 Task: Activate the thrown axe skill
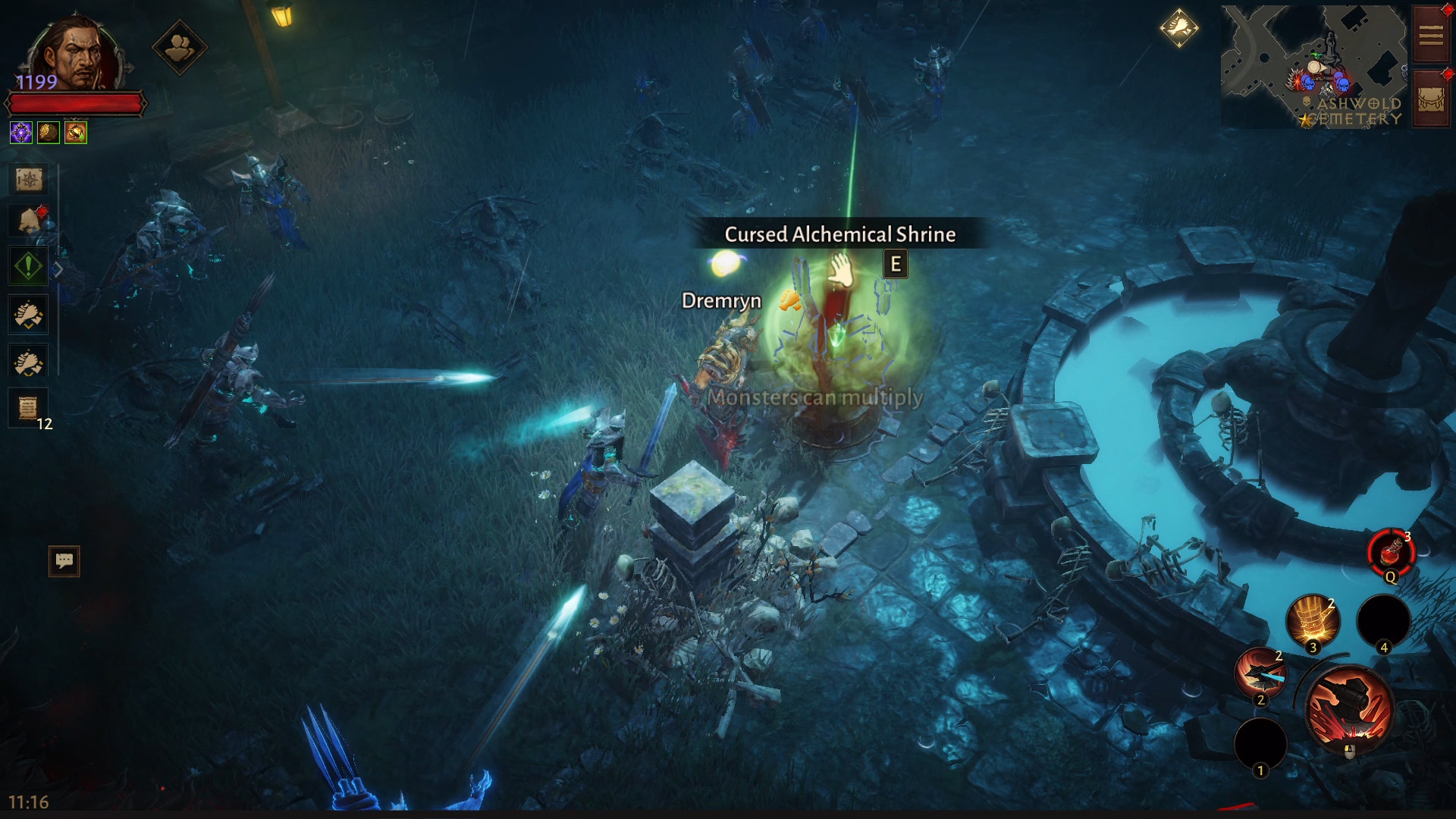(1260, 673)
